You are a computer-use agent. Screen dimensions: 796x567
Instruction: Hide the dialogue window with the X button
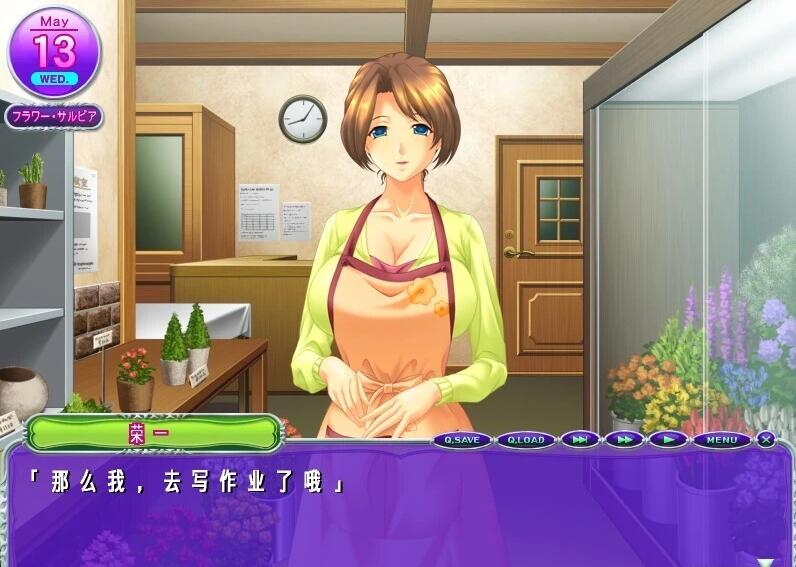click(x=766, y=439)
